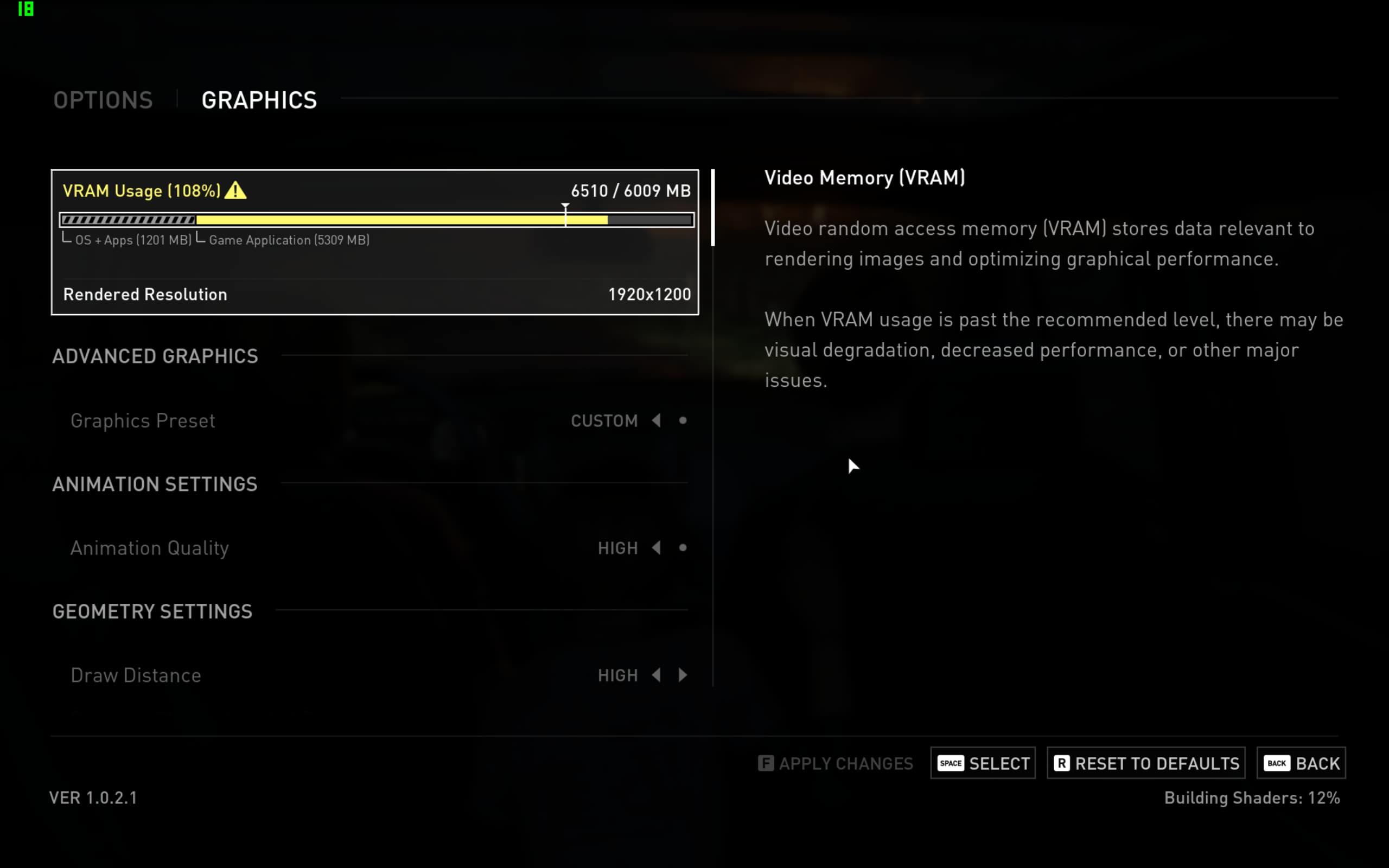Viewport: 1389px width, 868px height.
Task: Click the Rendered Resolution row
Action: coord(374,295)
